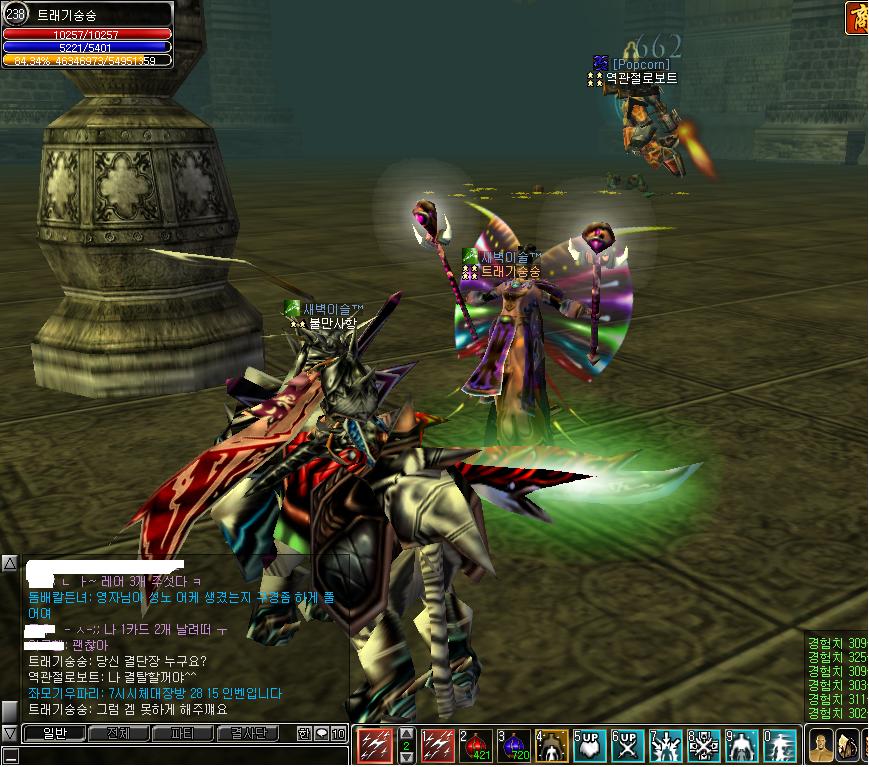The image size is (869, 767).
Task: Click the chat log scroll-up arrow
Action: click(x=9, y=564)
